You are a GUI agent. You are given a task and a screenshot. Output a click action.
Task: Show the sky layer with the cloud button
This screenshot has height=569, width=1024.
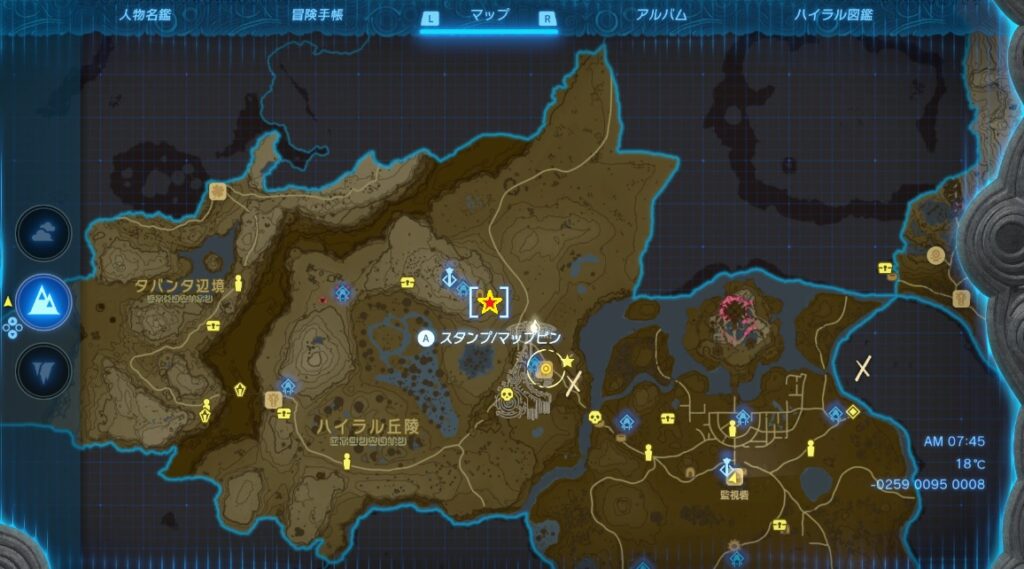(x=44, y=234)
